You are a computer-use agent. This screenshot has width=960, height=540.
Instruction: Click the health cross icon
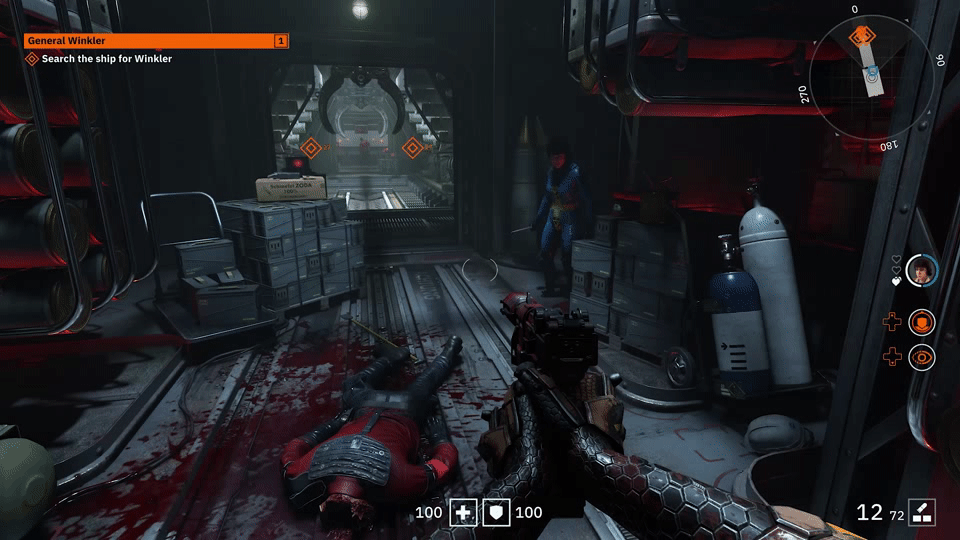tap(463, 513)
